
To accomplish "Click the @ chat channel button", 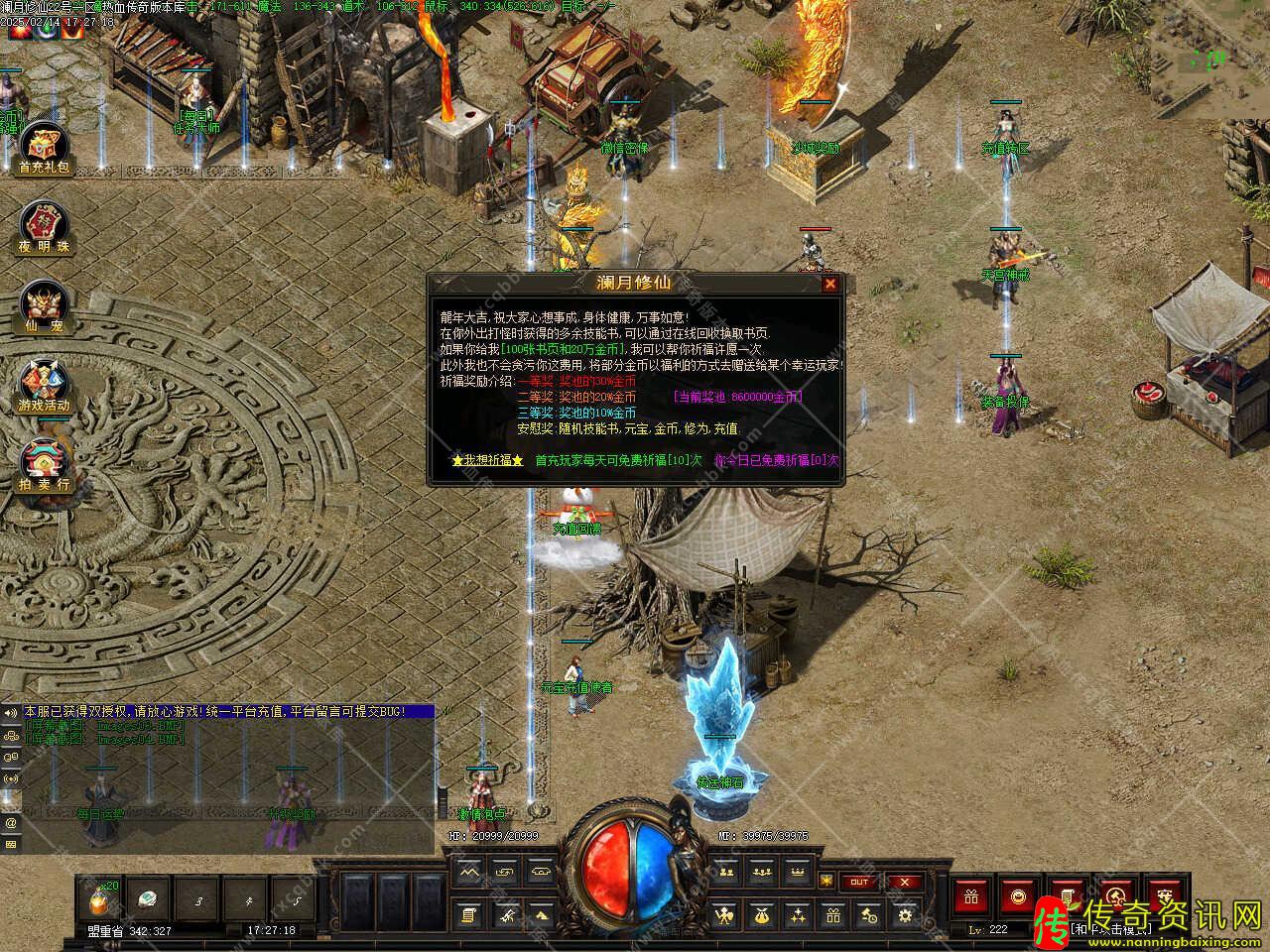I will pyautogui.click(x=11, y=822).
